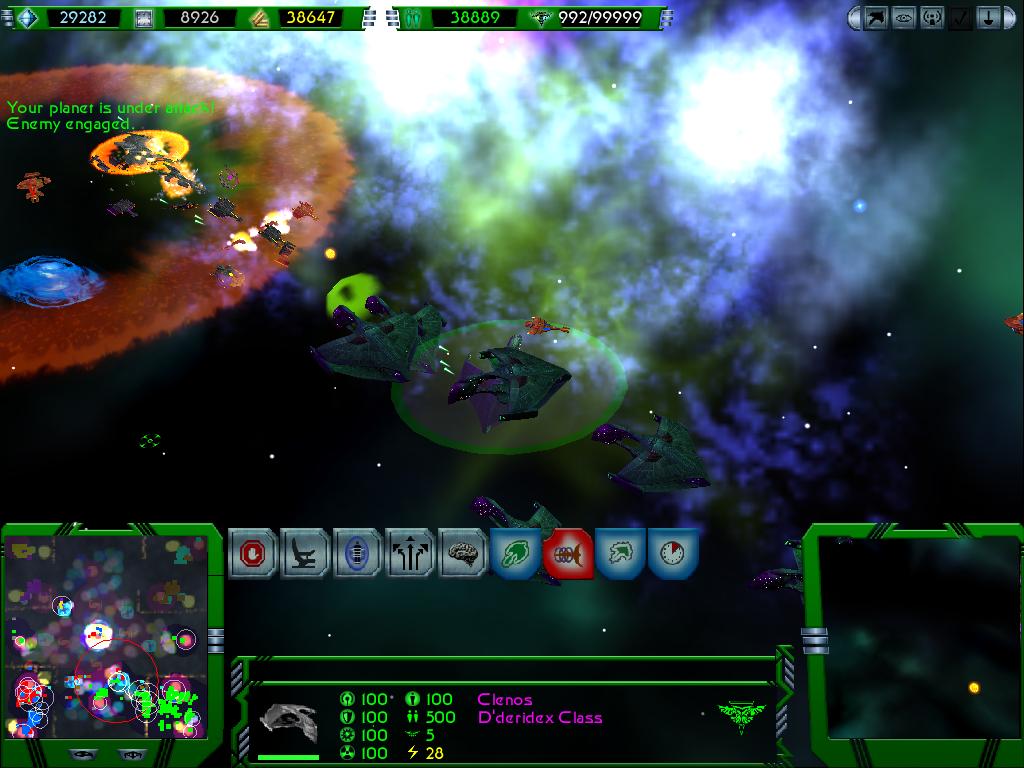Screen dimensions: 1024x768
Task: Click the downward-pointing menu button
Action: pos(987,18)
